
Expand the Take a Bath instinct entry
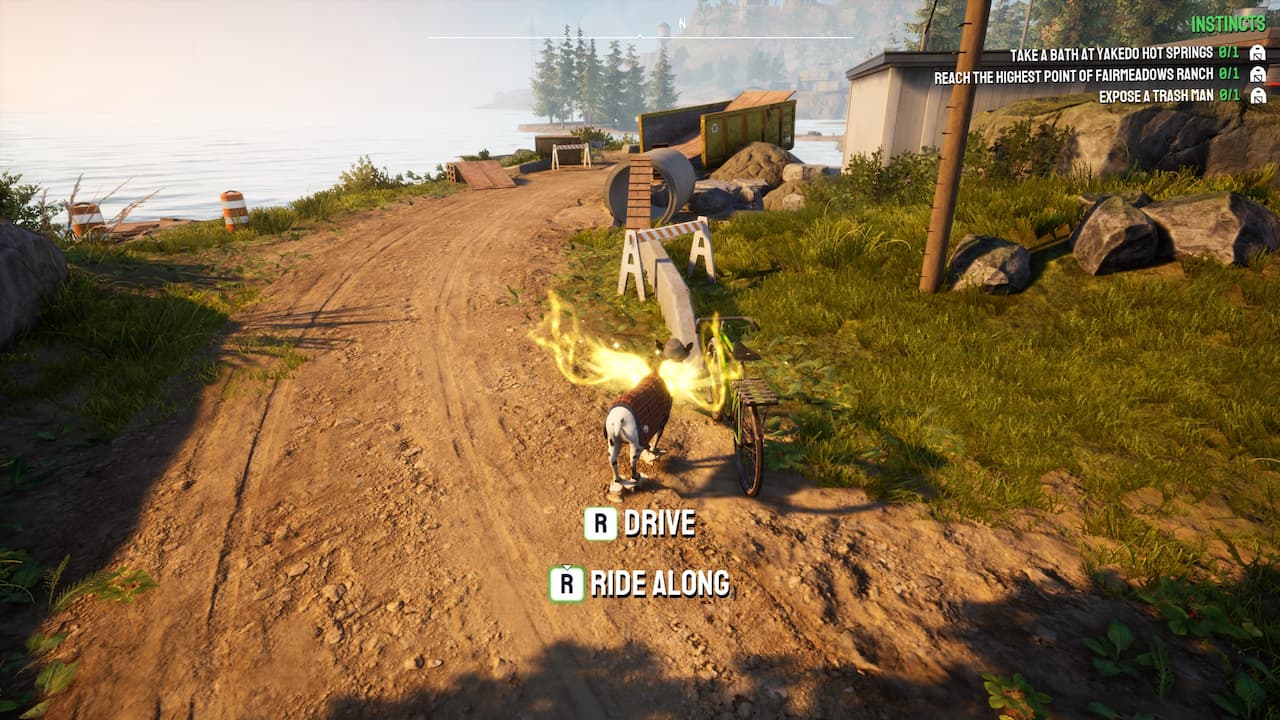(1110, 53)
